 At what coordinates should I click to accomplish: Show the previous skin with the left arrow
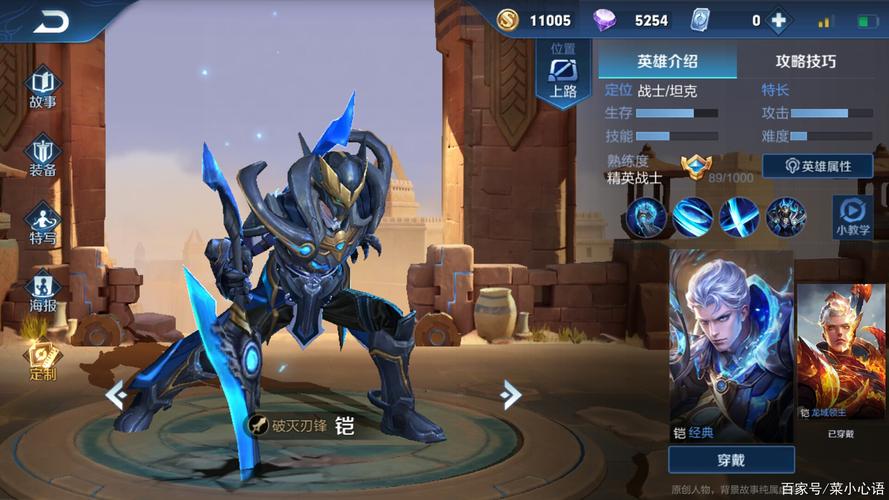pos(116,394)
